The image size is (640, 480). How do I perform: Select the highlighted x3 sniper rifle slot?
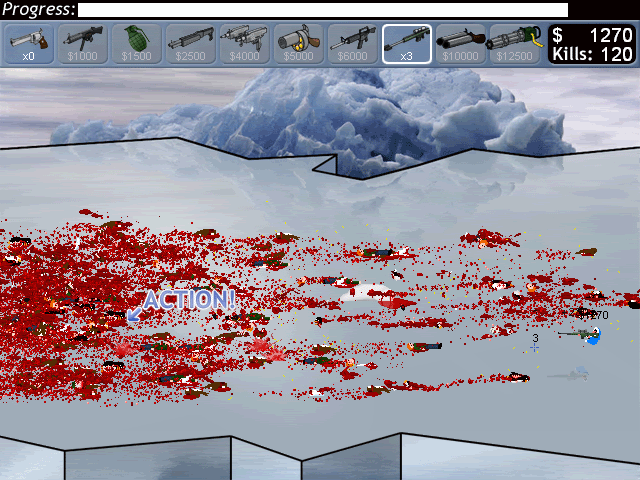(407, 44)
